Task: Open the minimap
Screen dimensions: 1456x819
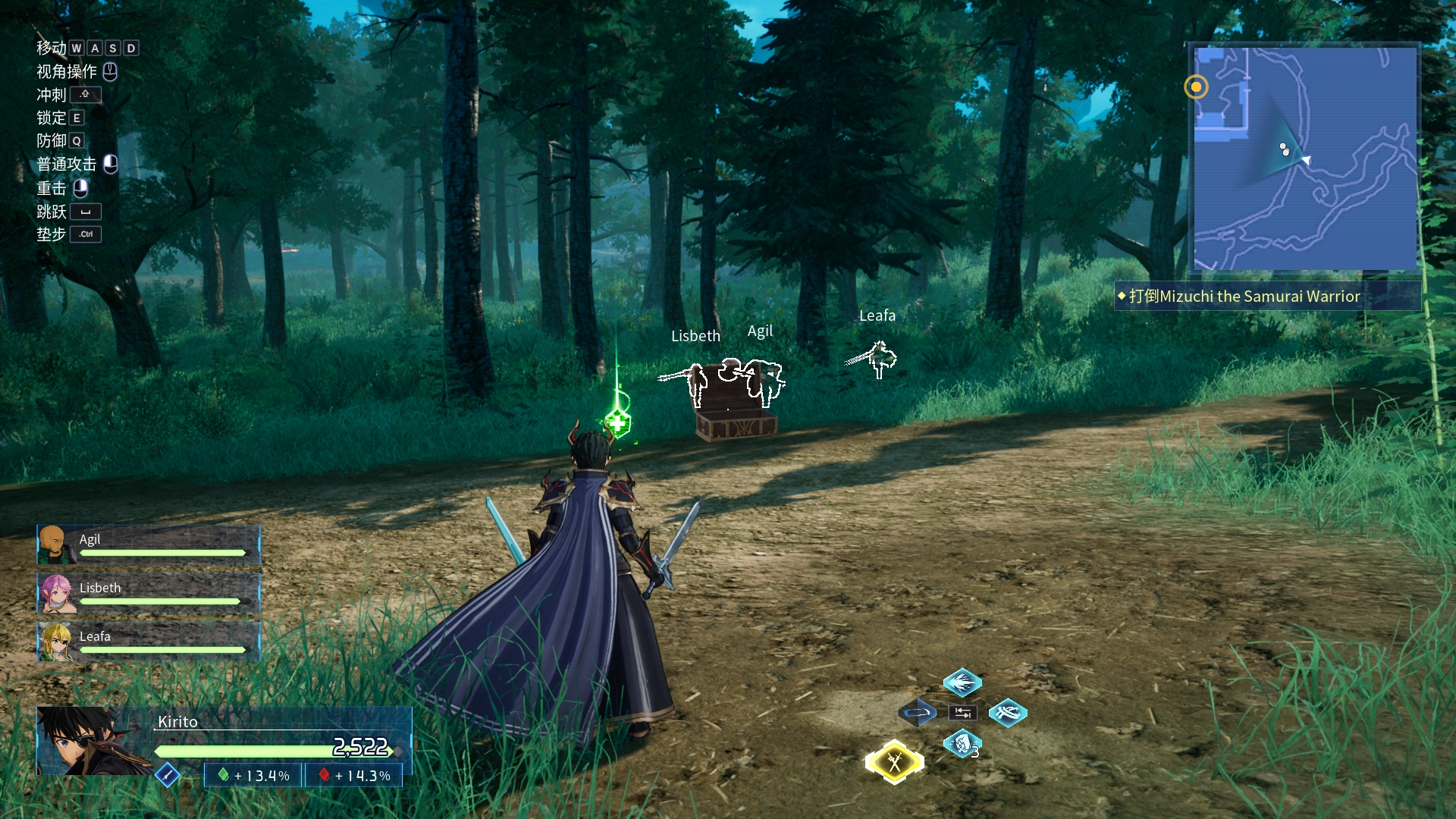Action: pos(1304,159)
